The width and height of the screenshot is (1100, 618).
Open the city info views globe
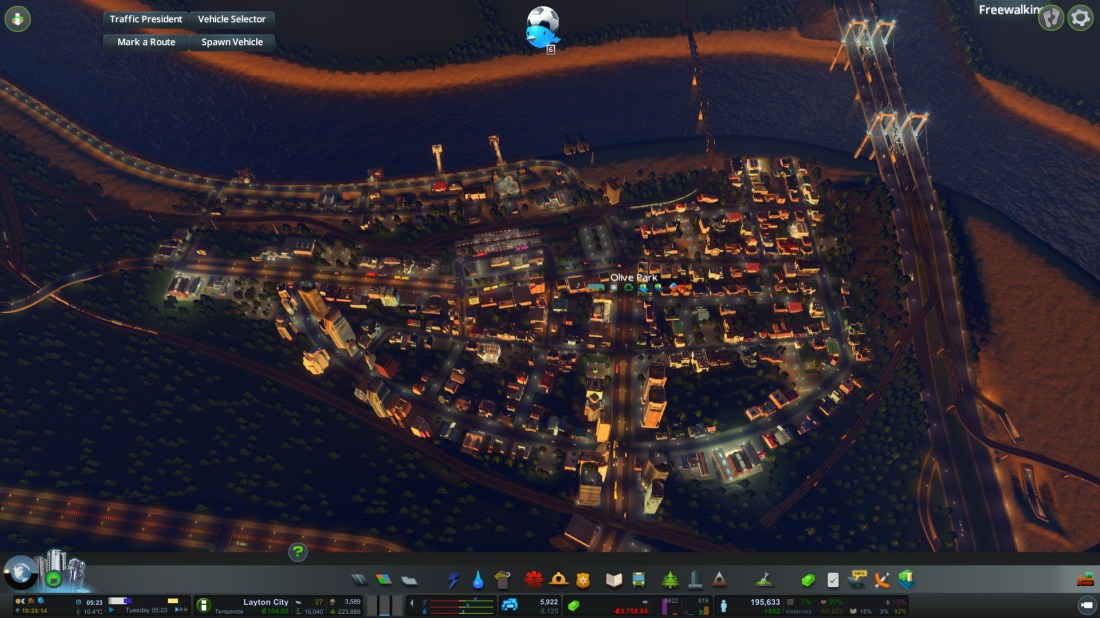coord(20,572)
